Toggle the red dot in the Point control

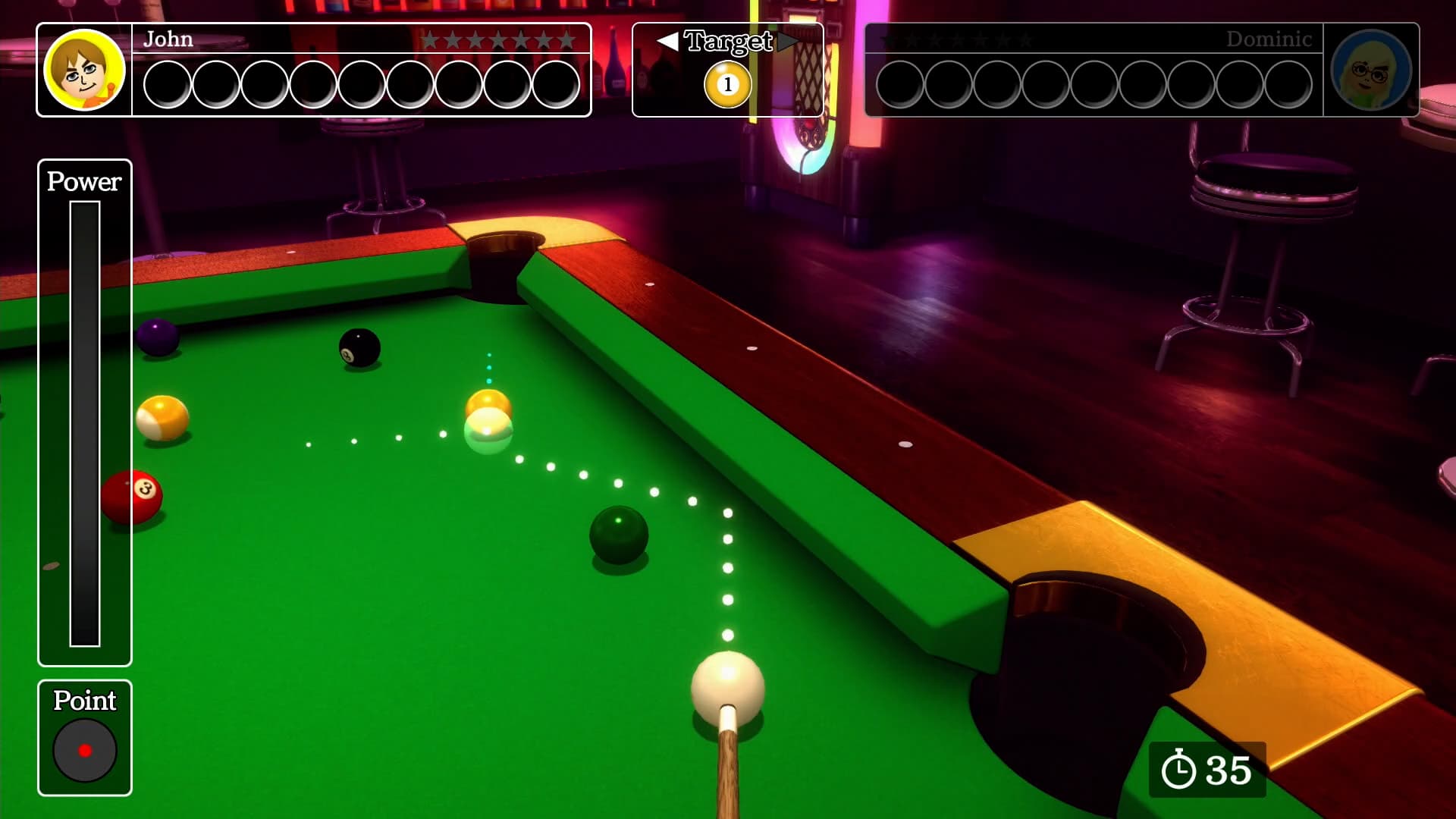coord(84,751)
